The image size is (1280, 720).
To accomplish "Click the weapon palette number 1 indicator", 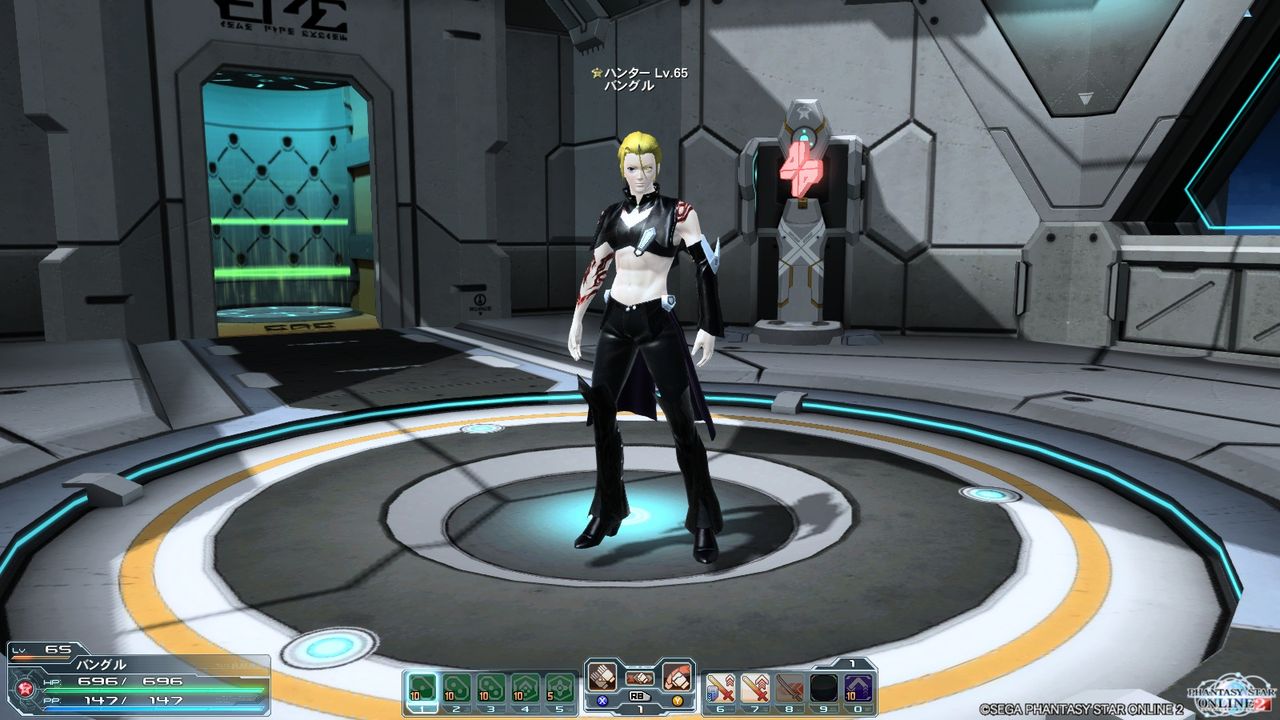I will coord(851,665).
